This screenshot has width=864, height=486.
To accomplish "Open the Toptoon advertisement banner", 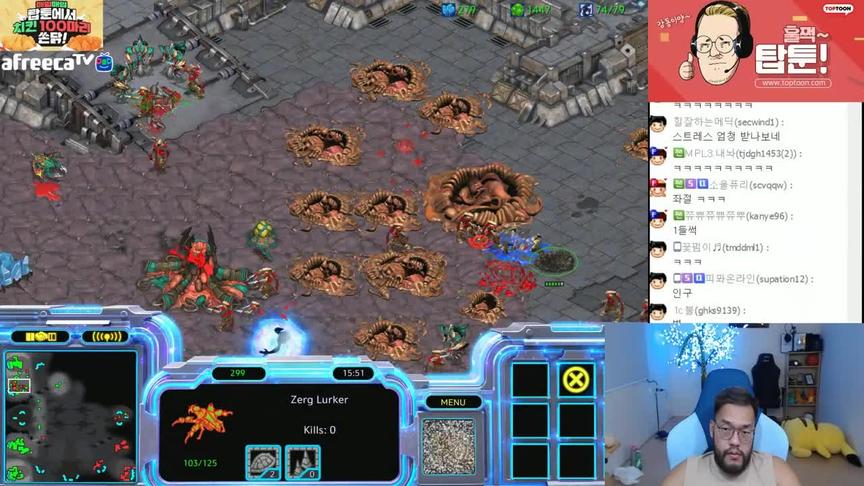I will [755, 50].
